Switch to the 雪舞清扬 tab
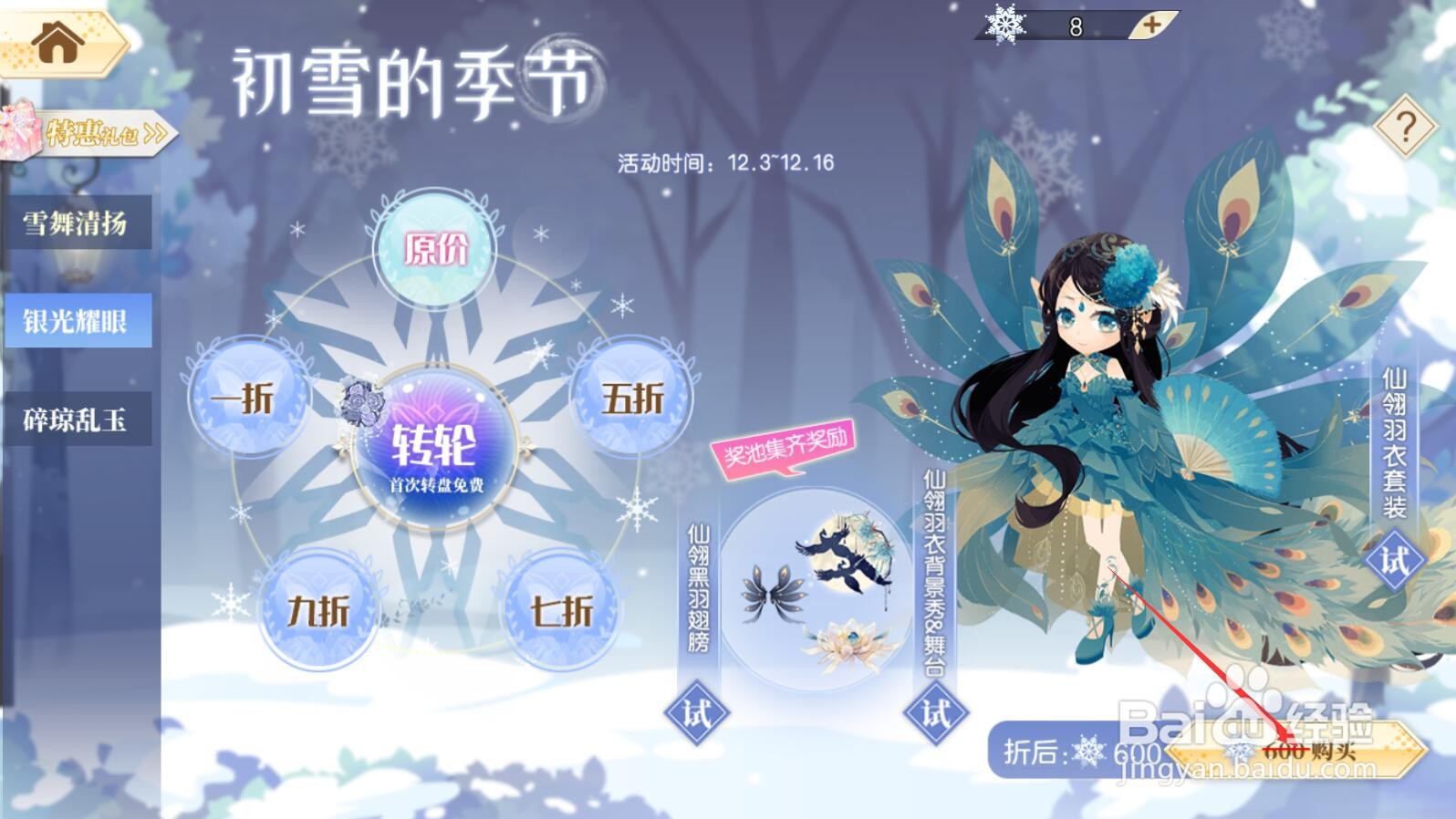 click(x=78, y=222)
